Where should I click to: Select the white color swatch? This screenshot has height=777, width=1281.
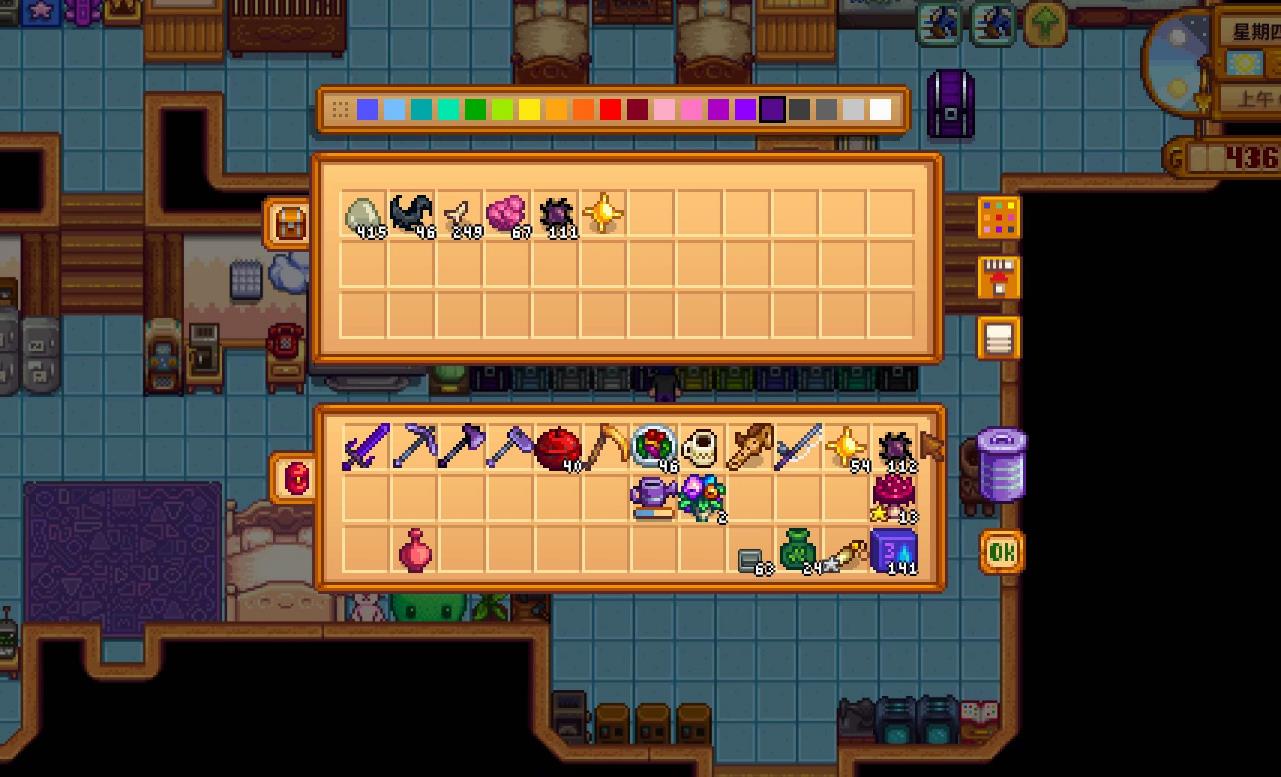point(880,110)
